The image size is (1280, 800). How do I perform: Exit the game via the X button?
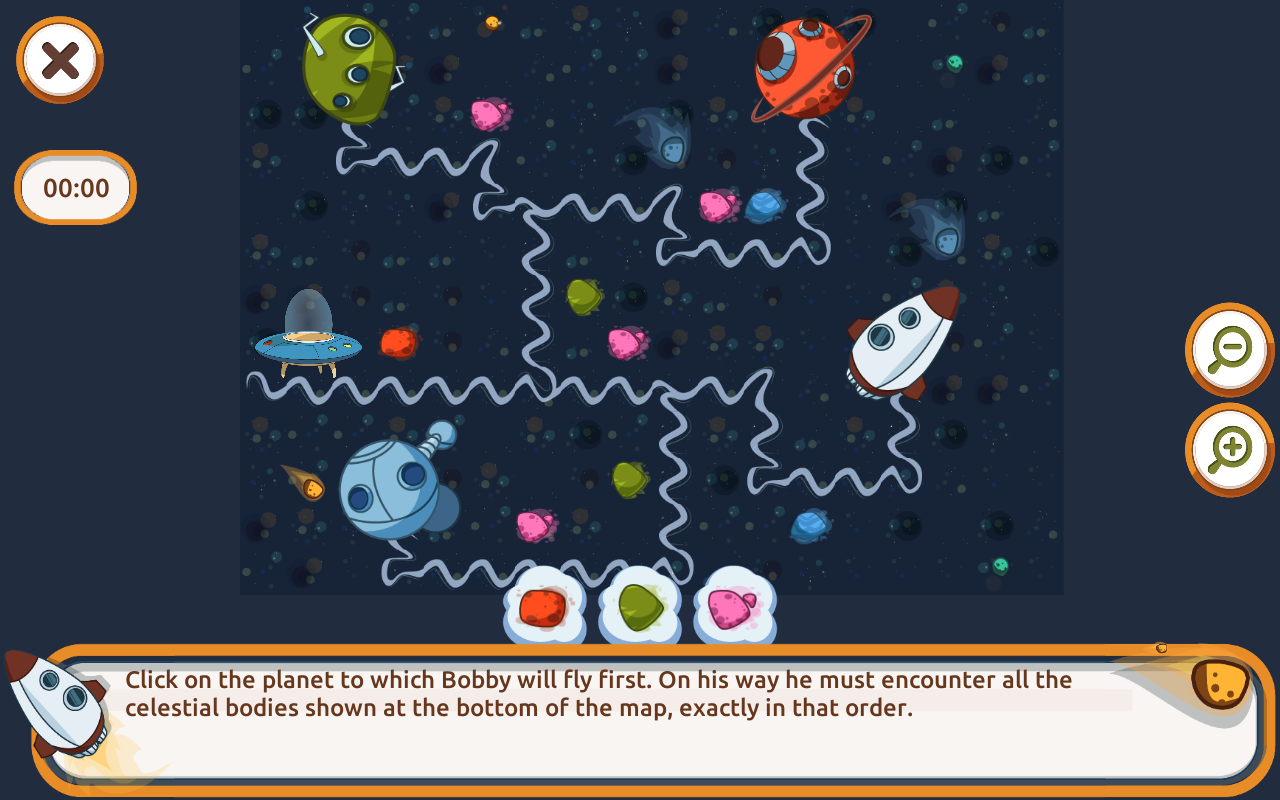(x=58, y=60)
